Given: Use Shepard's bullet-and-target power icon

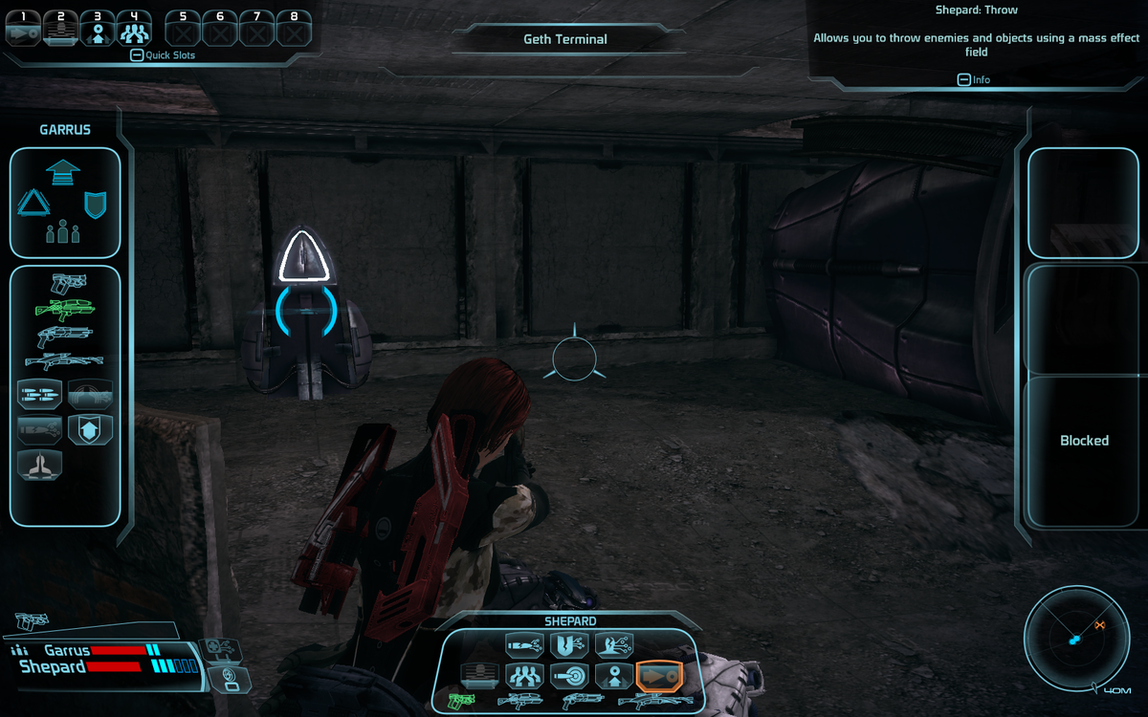Looking at the screenshot, I should [569, 676].
